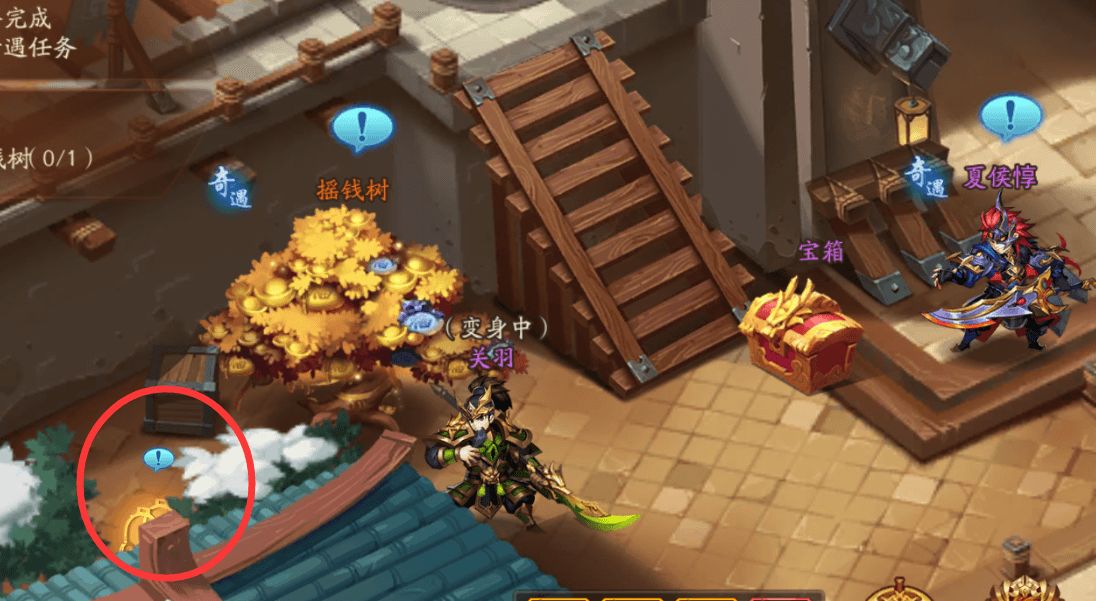The image size is (1096, 601).
Task: Open the 宝箱 treasure chest
Action: point(801,337)
